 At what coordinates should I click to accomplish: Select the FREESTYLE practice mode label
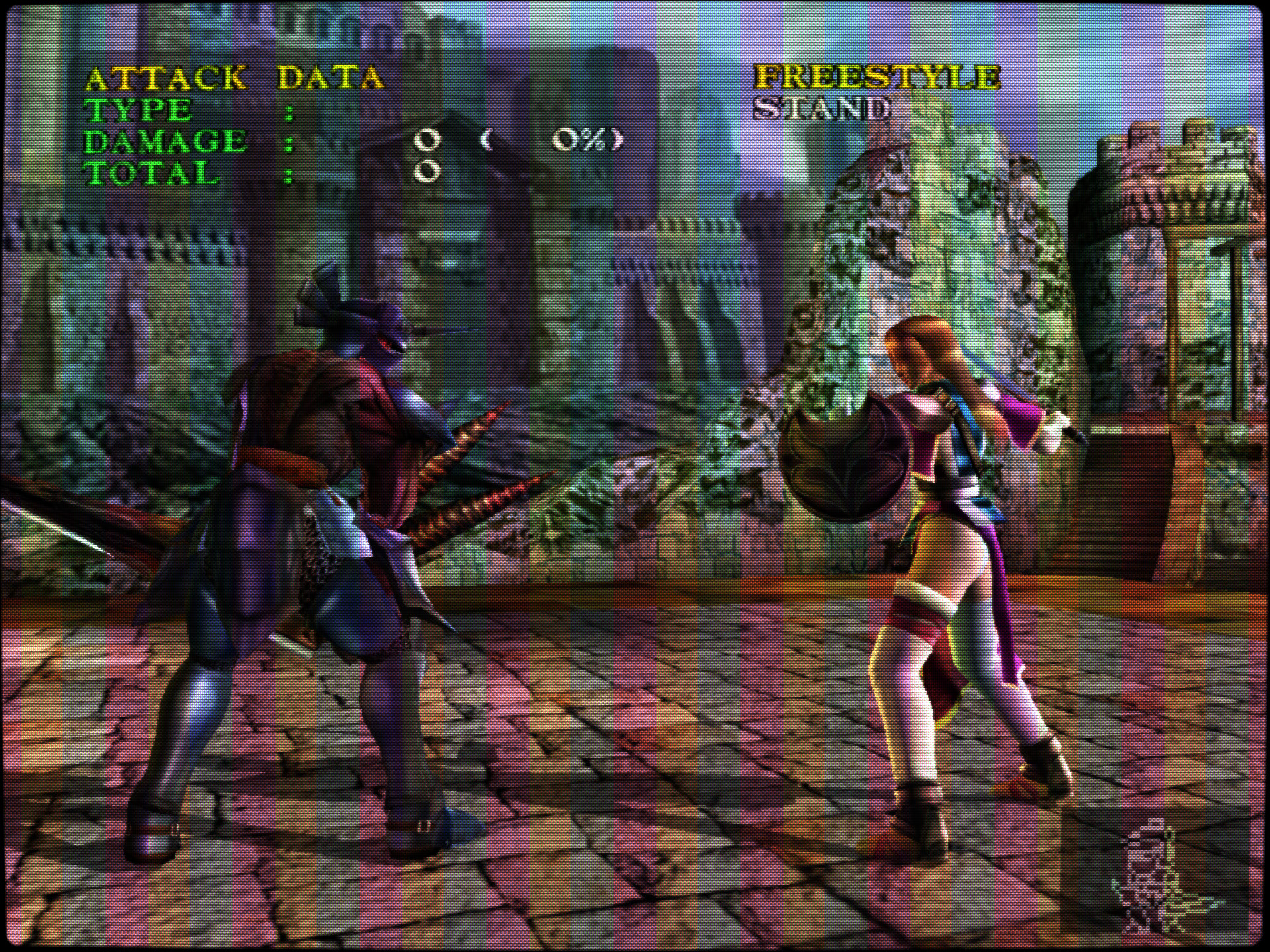[877, 77]
